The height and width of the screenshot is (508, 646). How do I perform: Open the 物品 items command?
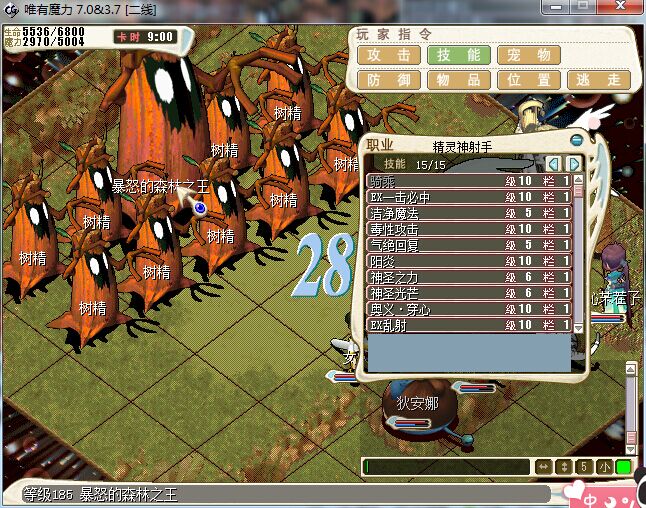459,79
